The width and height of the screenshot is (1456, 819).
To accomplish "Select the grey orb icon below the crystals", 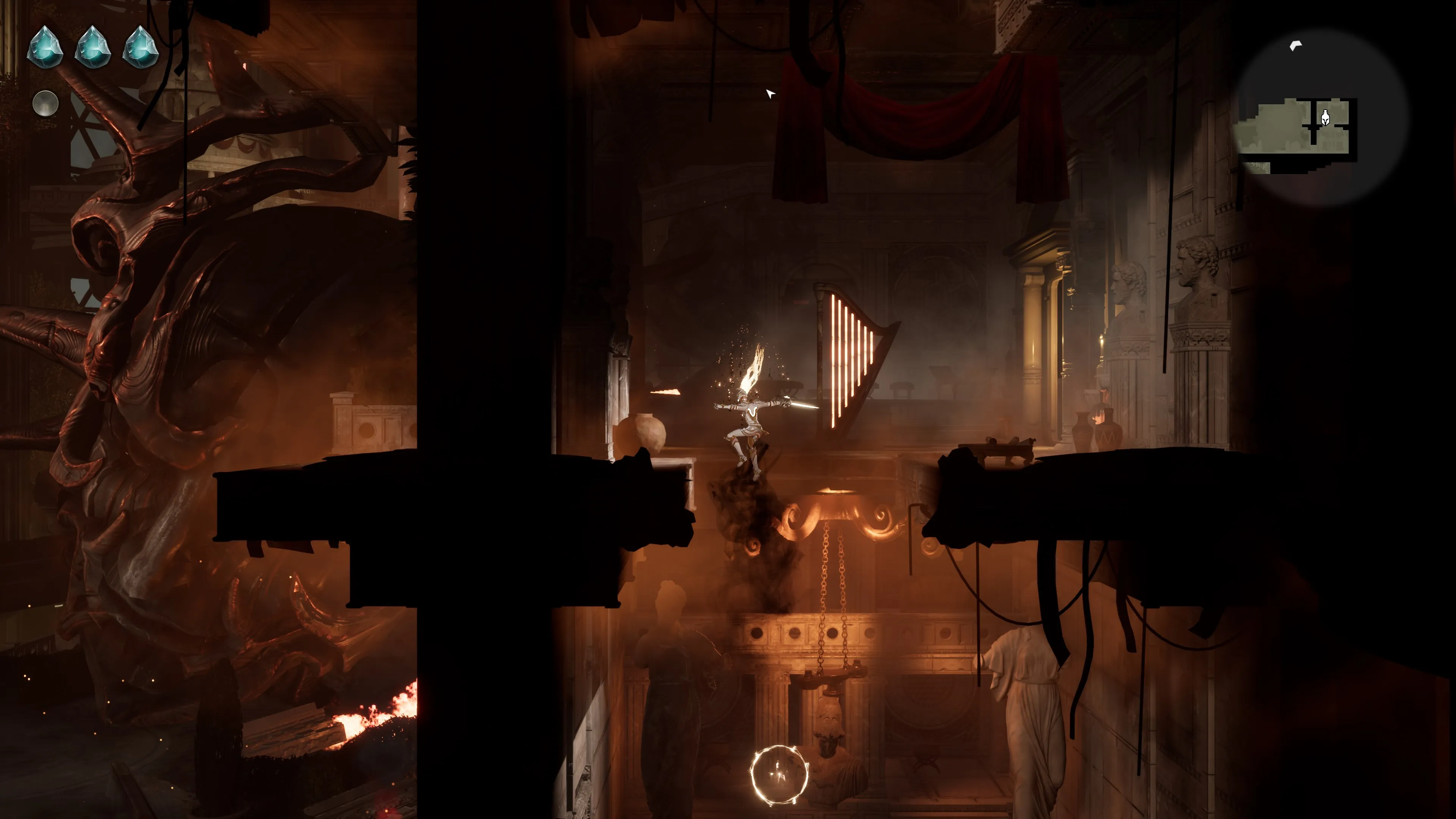I will coord(45,104).
